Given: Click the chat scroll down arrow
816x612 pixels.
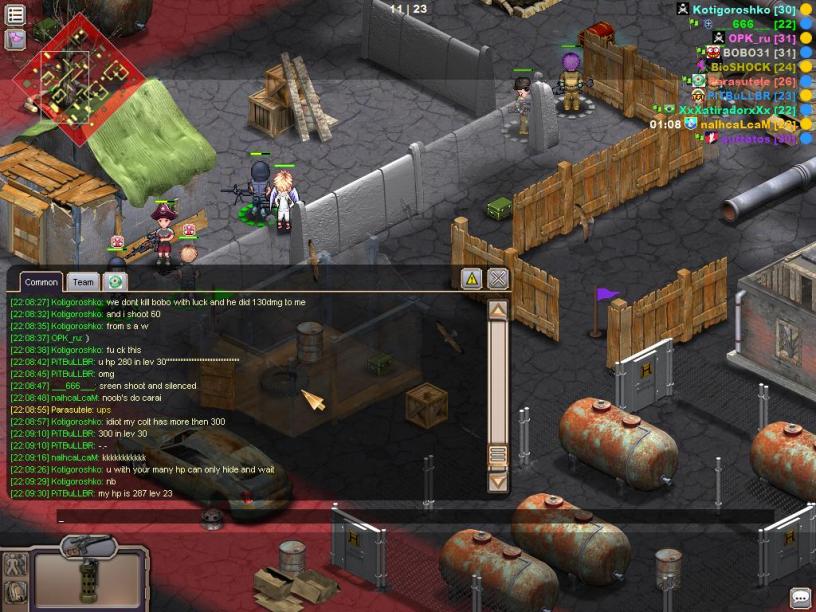Looking at the screenshot, I should tap(497, 481).
